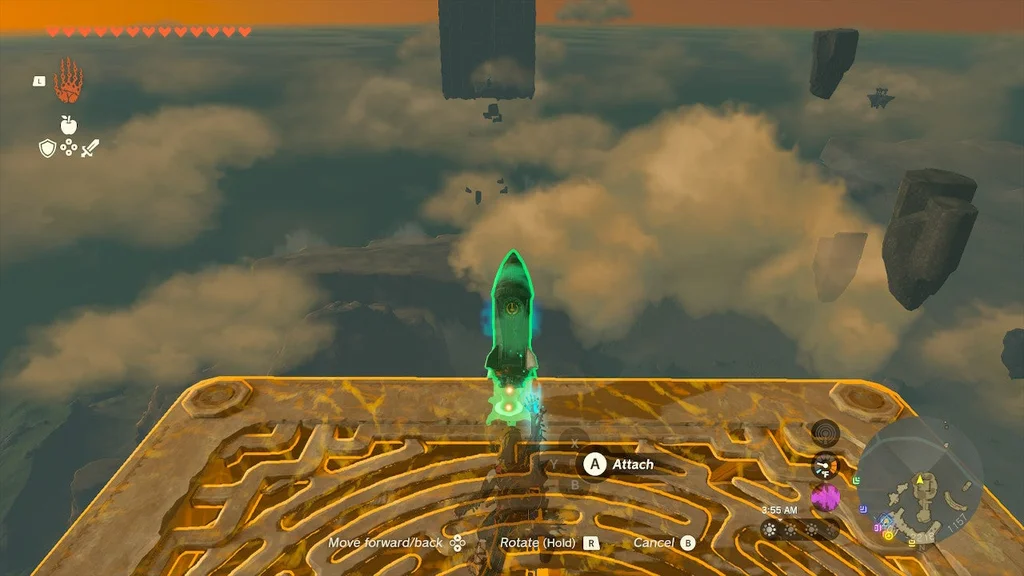Select the purple sensor icon beside minimap
The image size is (1024, 576).
pyautogui.click(x=825, y=496)
